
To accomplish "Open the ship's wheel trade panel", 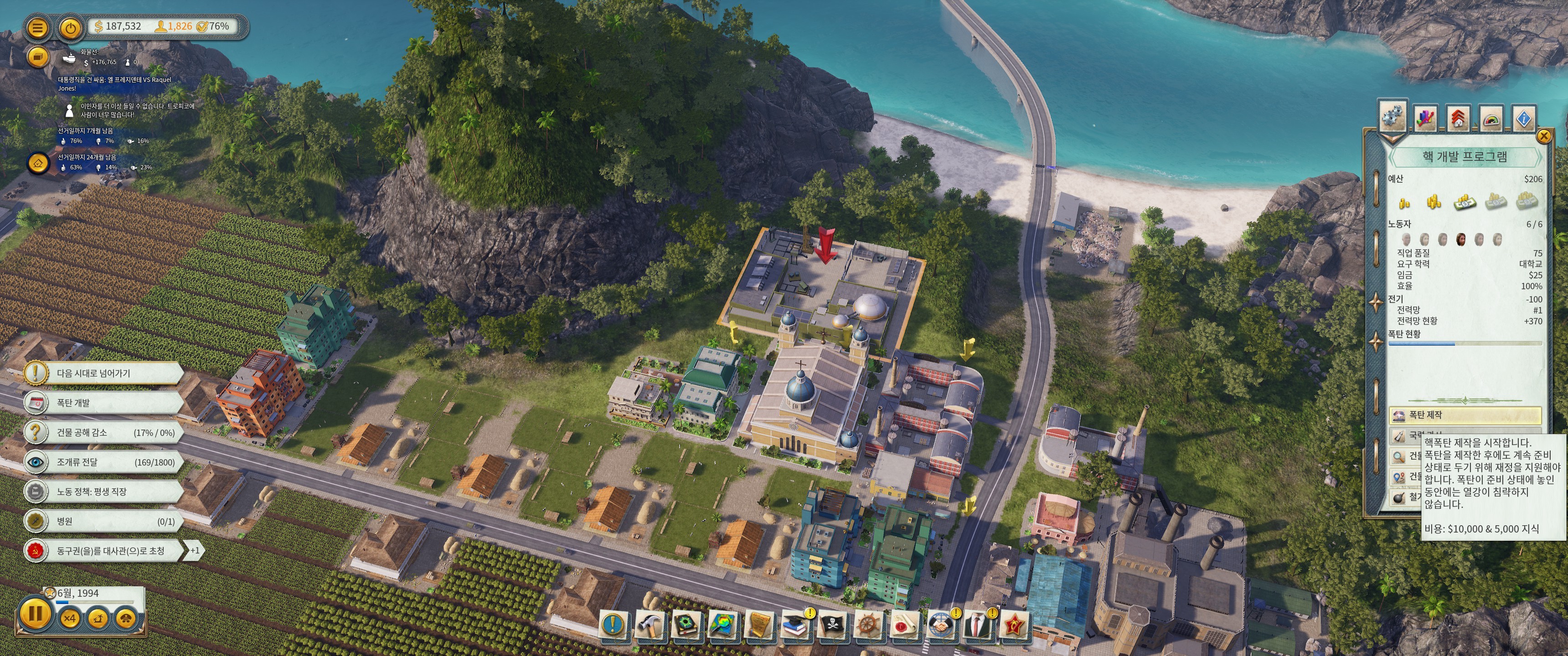I will click(868, 625).
